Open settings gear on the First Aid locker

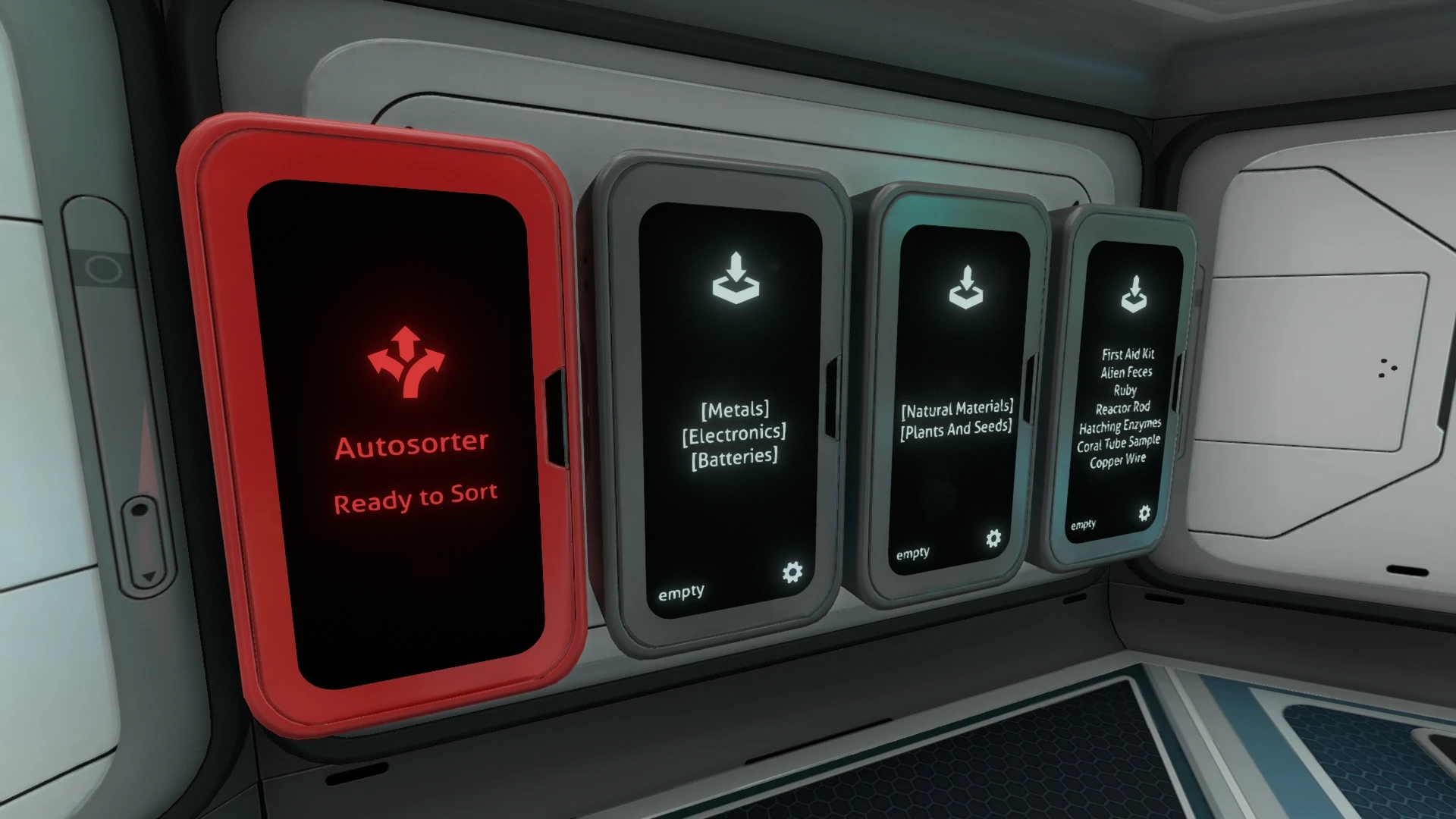tap(1145, 513)
